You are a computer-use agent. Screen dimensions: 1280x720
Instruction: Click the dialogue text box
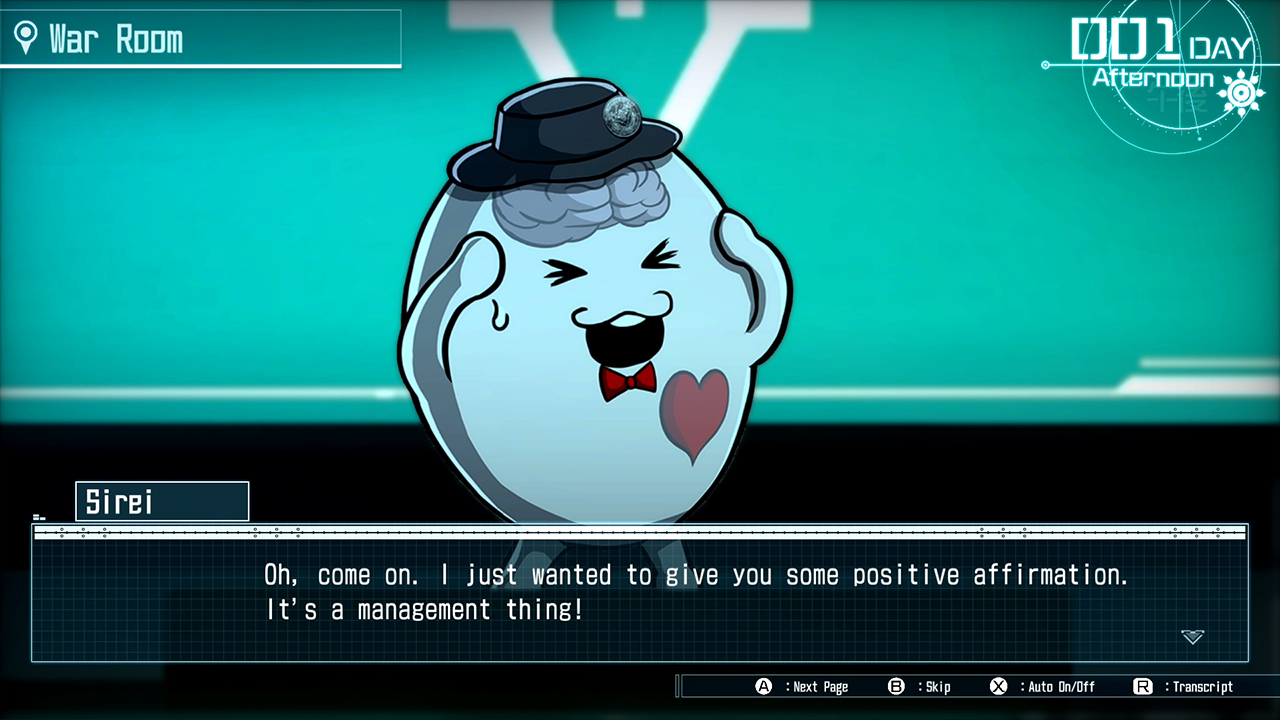coord(640,592)
